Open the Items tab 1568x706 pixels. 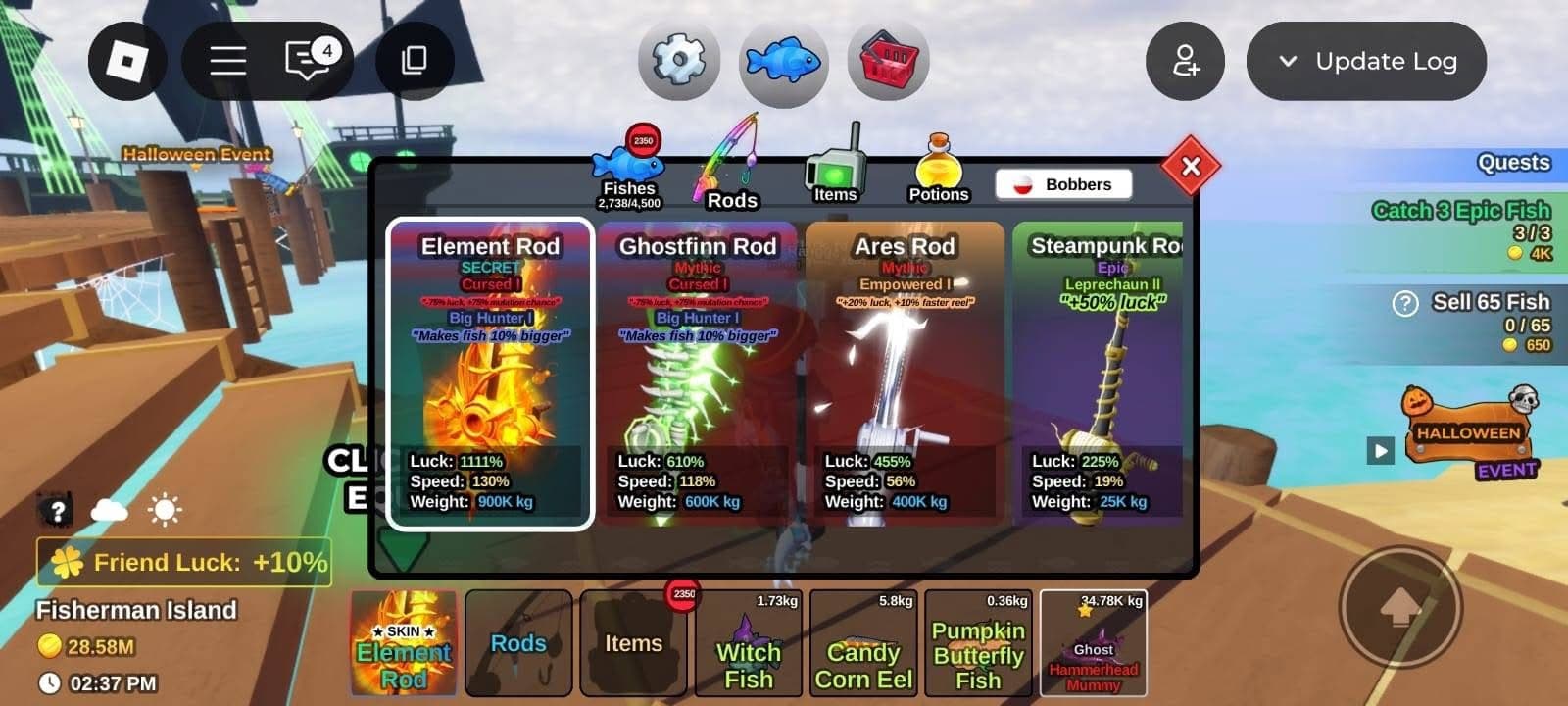point(835,169)
